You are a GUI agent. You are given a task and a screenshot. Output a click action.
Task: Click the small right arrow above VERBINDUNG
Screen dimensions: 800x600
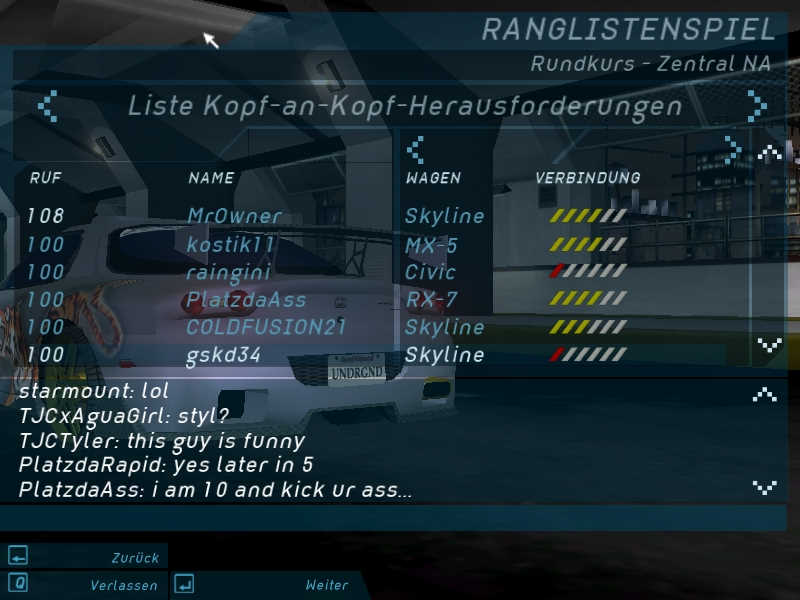pyautogui.click(x=733, y=150)
